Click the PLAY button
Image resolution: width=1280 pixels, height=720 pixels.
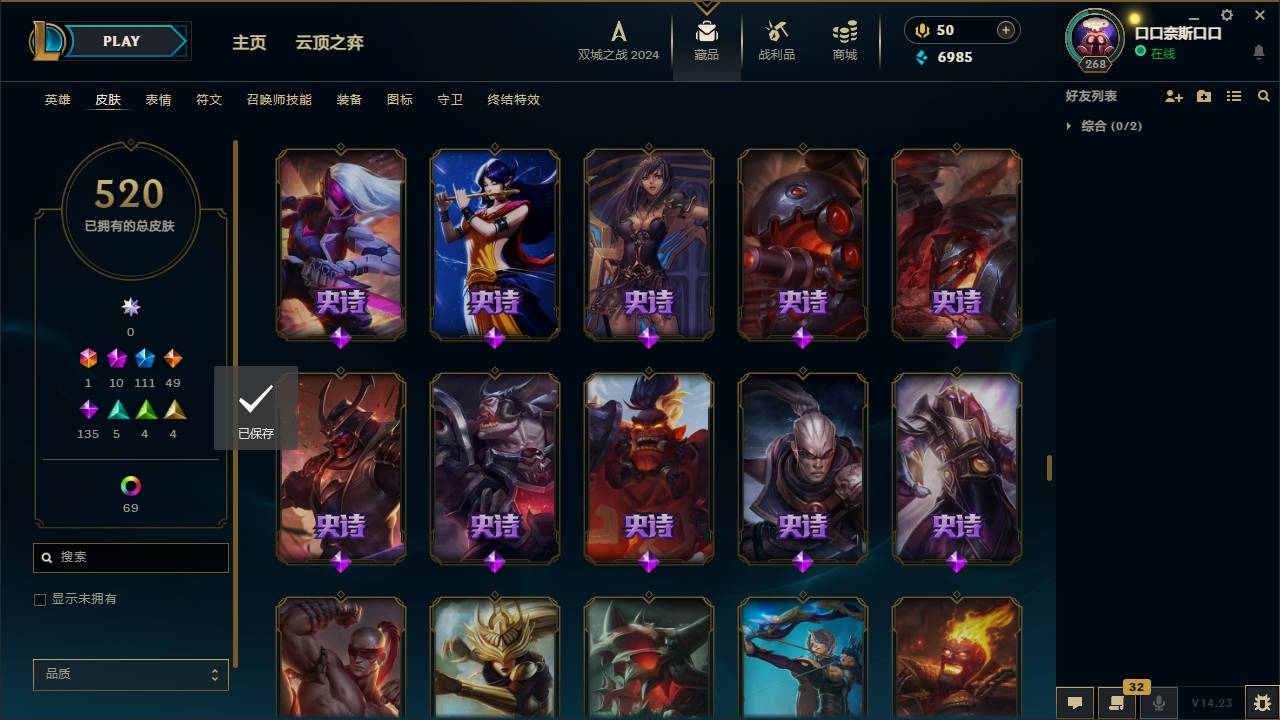(120, 41)
